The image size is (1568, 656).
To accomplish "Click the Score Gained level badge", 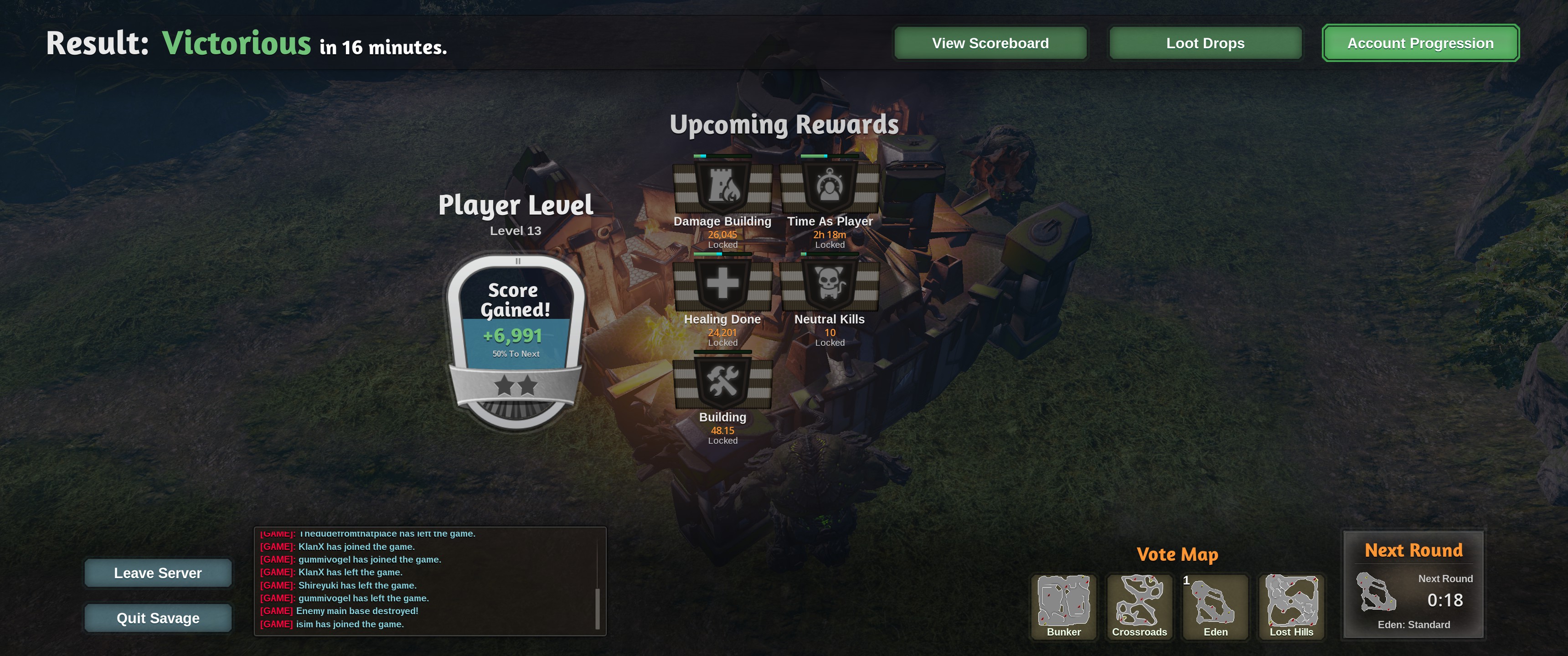I will 516,341.
